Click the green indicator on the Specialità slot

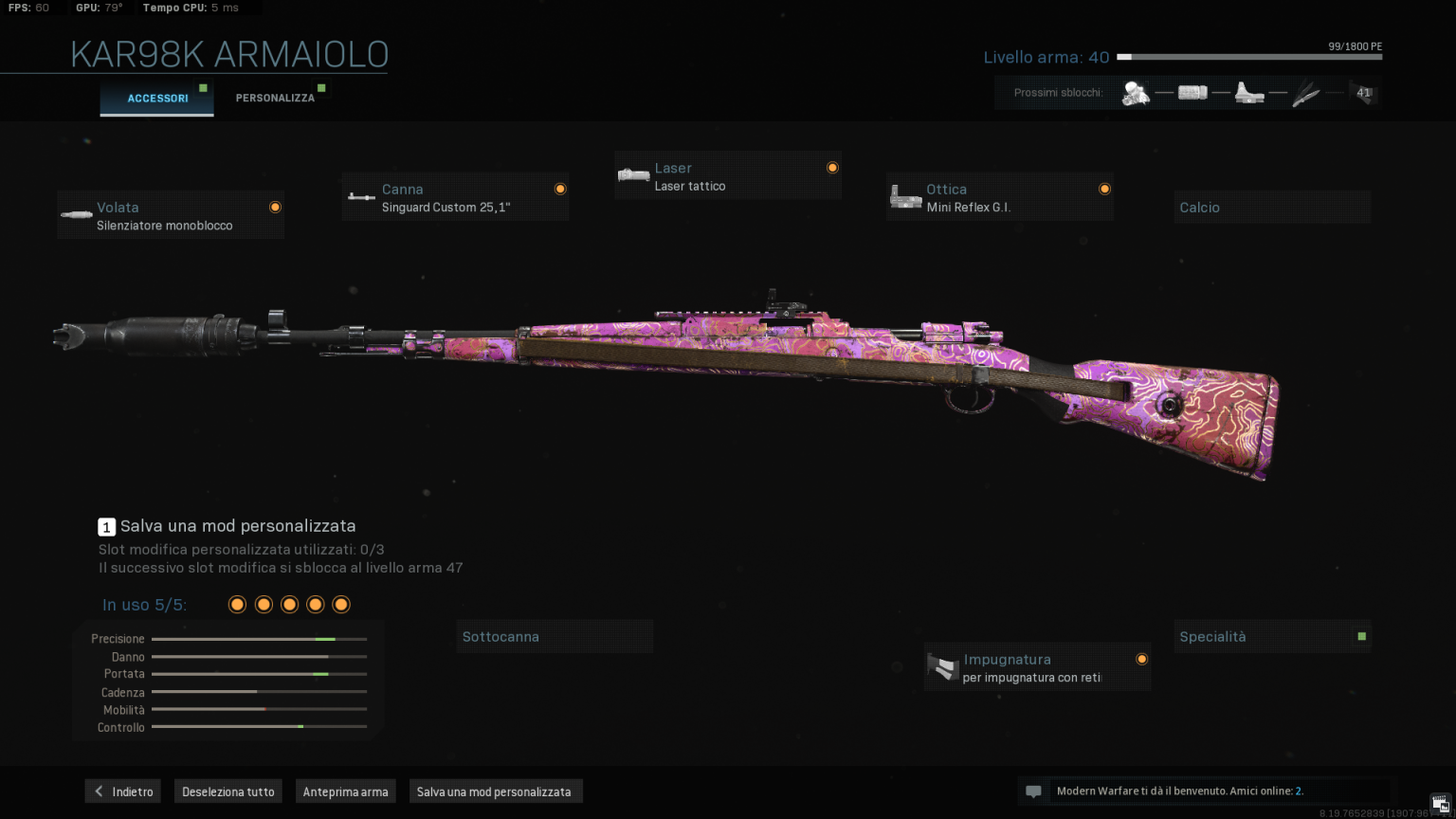click(1361, 636)
